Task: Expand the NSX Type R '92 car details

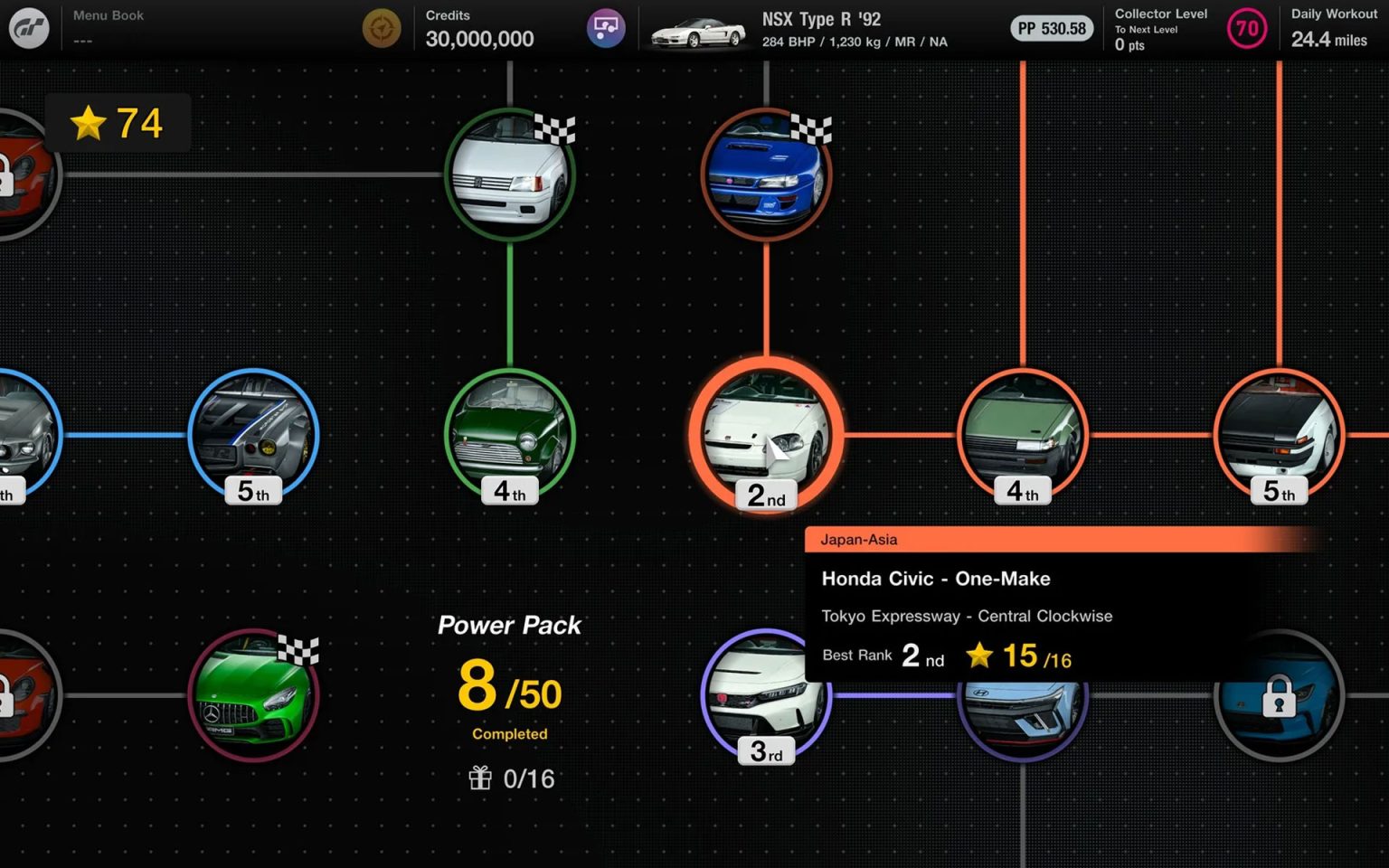Action: [821, 28]
